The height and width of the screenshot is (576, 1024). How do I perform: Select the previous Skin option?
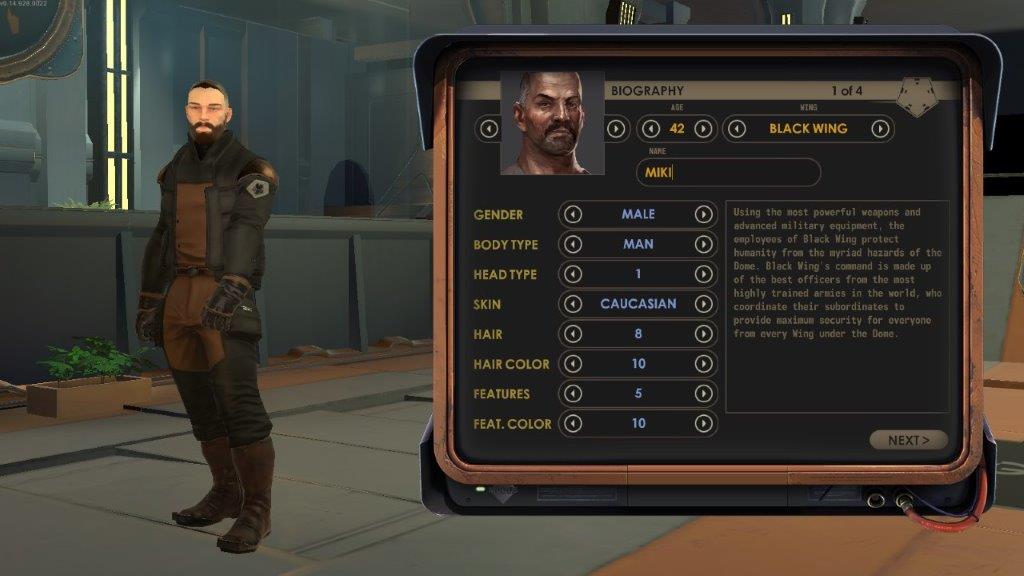tap(573, 304)
